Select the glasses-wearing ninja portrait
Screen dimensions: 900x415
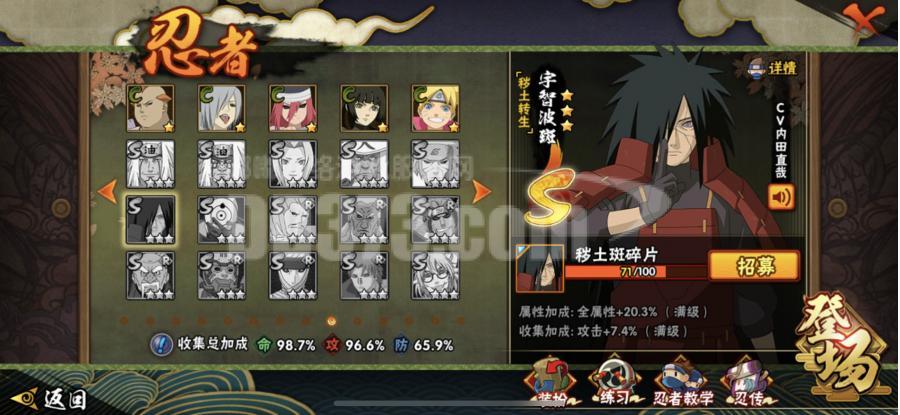[x=435, y=274]
